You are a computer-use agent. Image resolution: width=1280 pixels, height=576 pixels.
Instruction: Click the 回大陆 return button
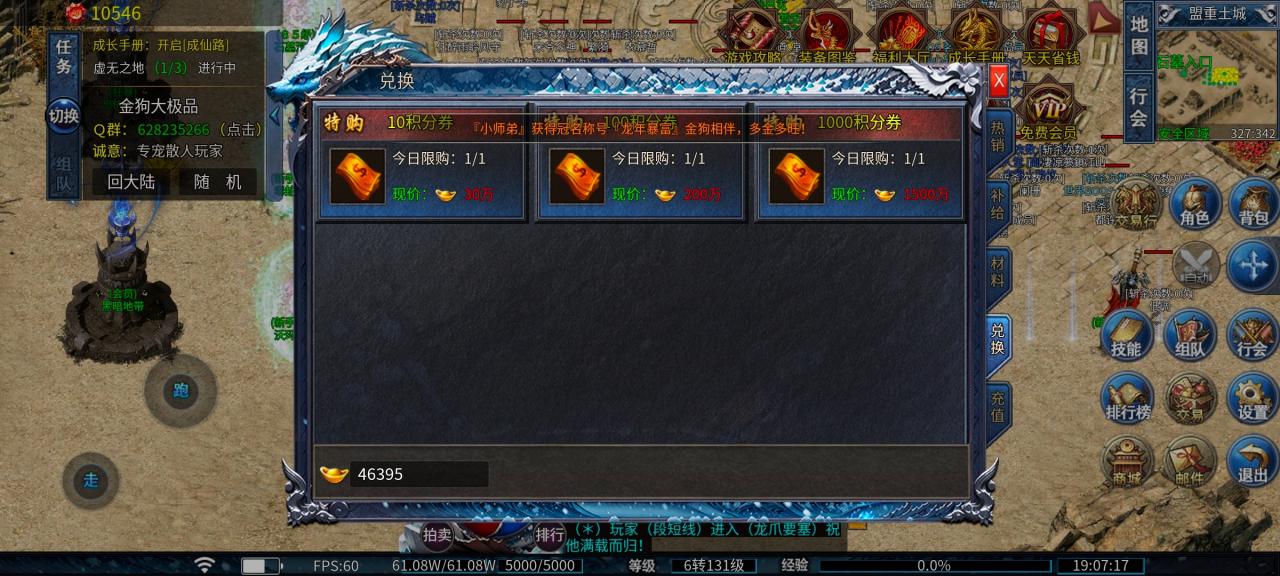[131, 182]
